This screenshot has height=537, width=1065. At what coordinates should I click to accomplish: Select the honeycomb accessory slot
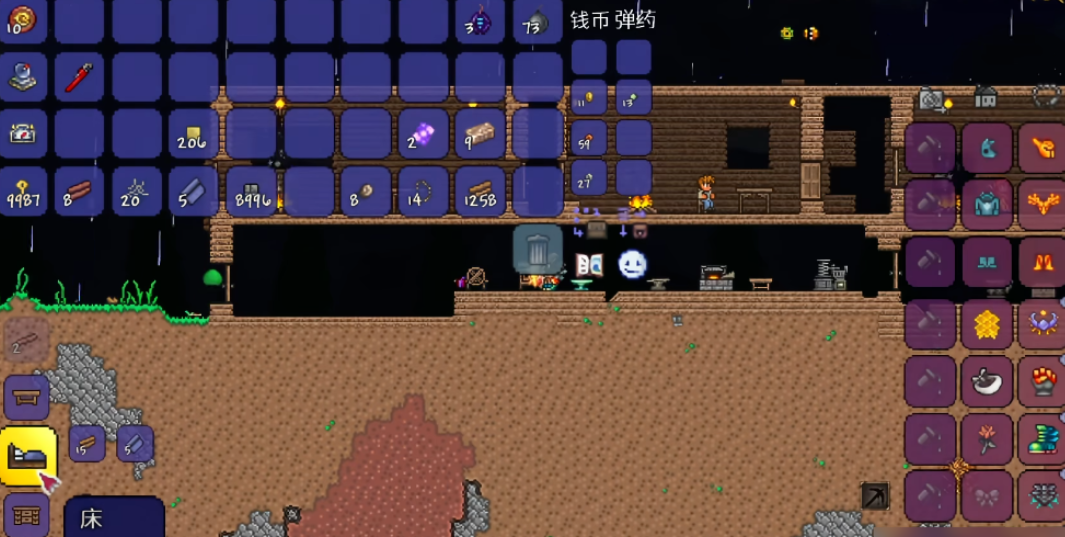(x=987, y=324)
